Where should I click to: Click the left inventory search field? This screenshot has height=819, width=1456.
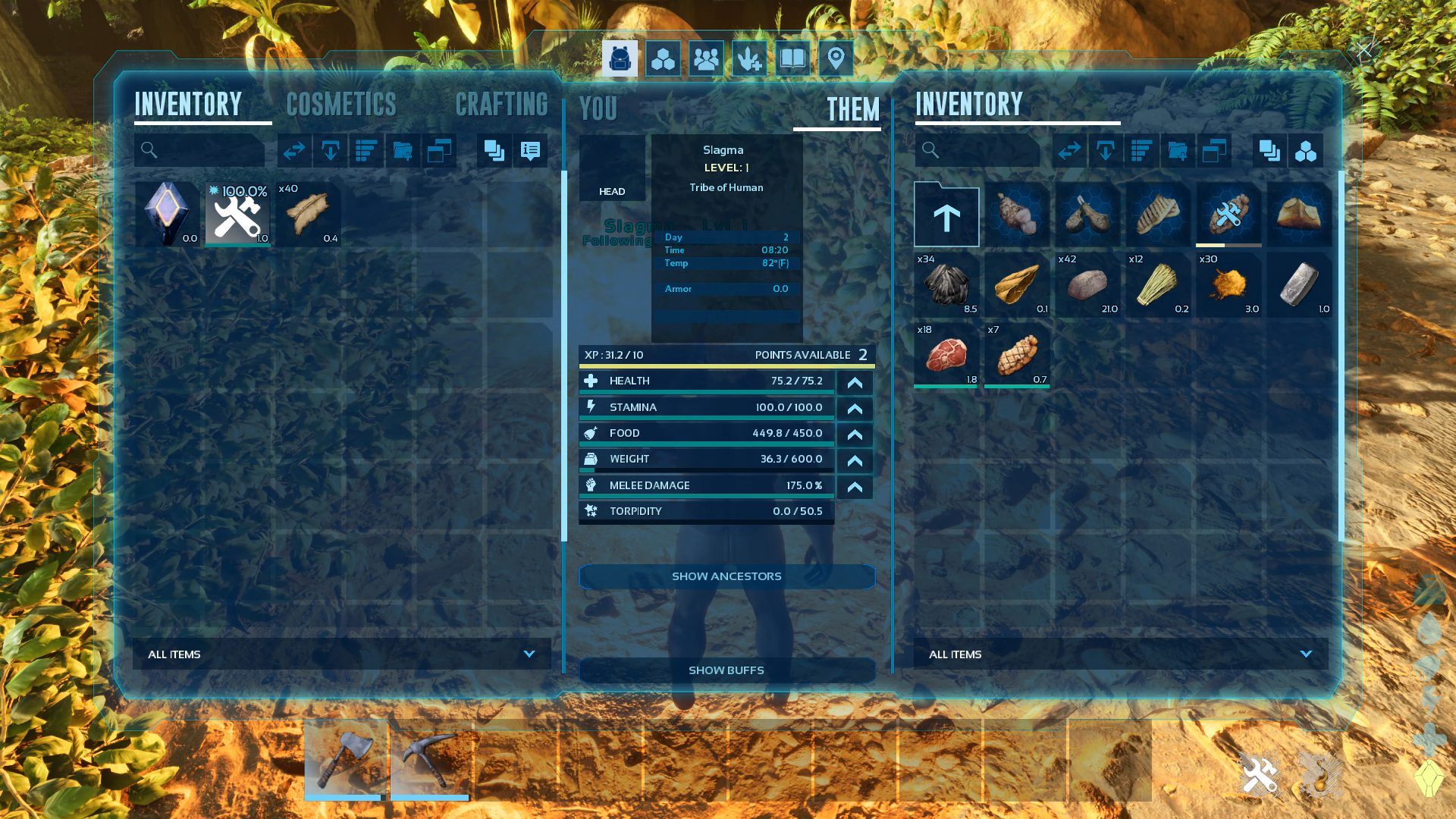[199, 150]
